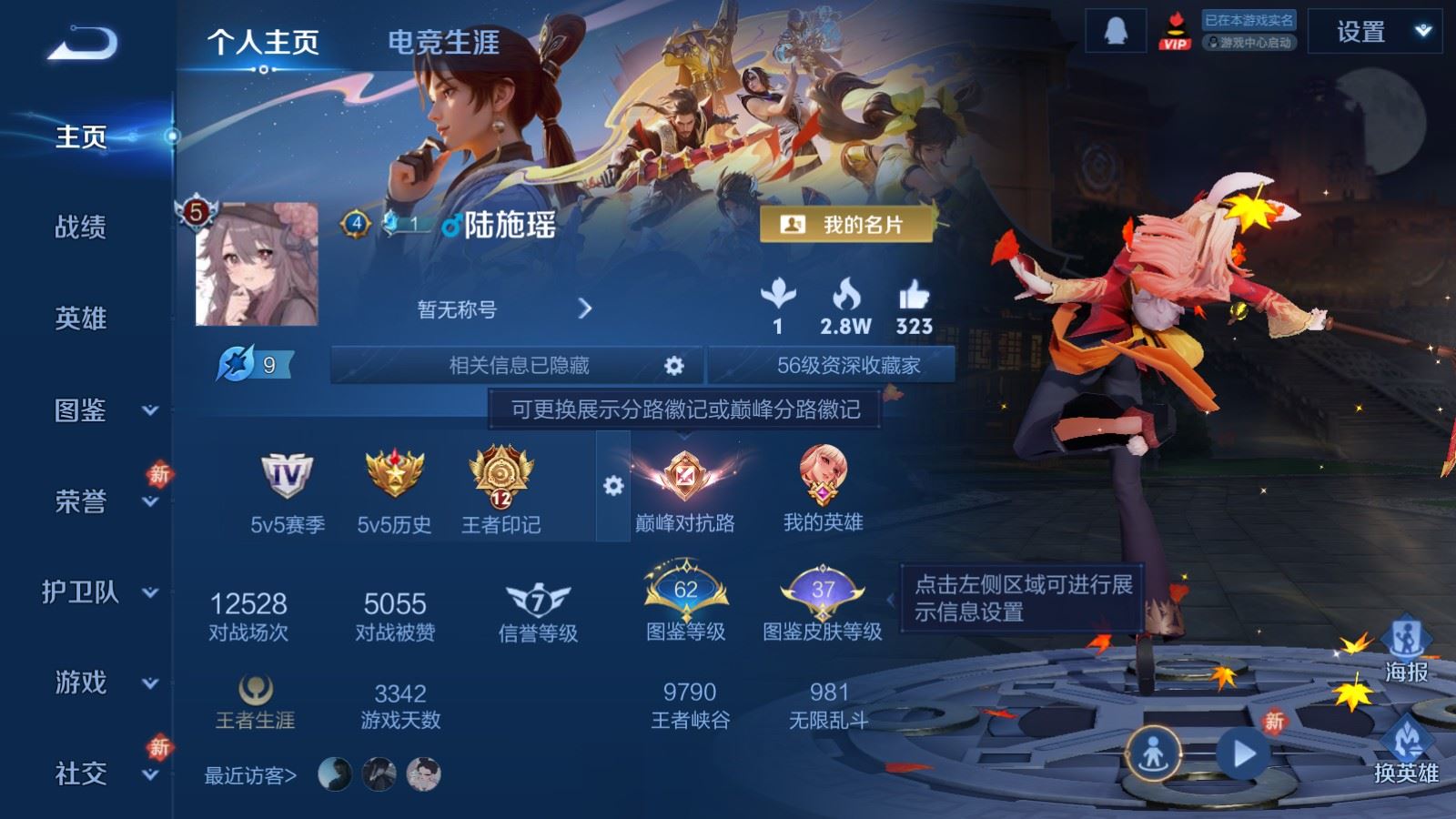This screenshot has width=1456, height=819.
Task: Select the 巅峰对抗路 lane badge
Action: tap(687, 473)
